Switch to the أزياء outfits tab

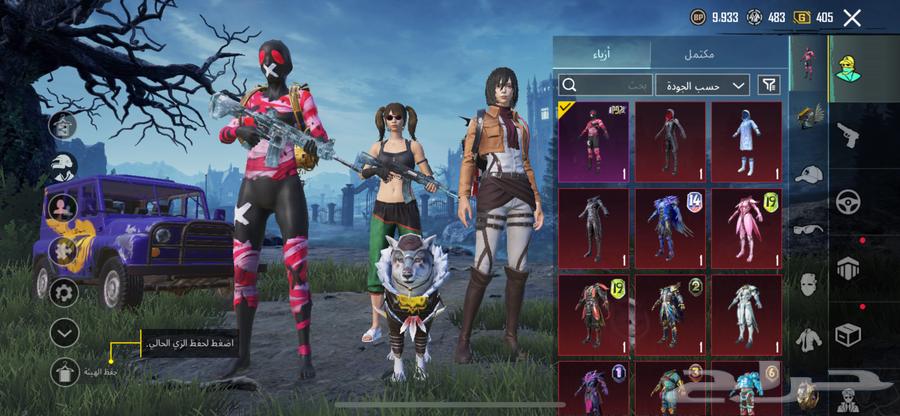coord(603,54)
